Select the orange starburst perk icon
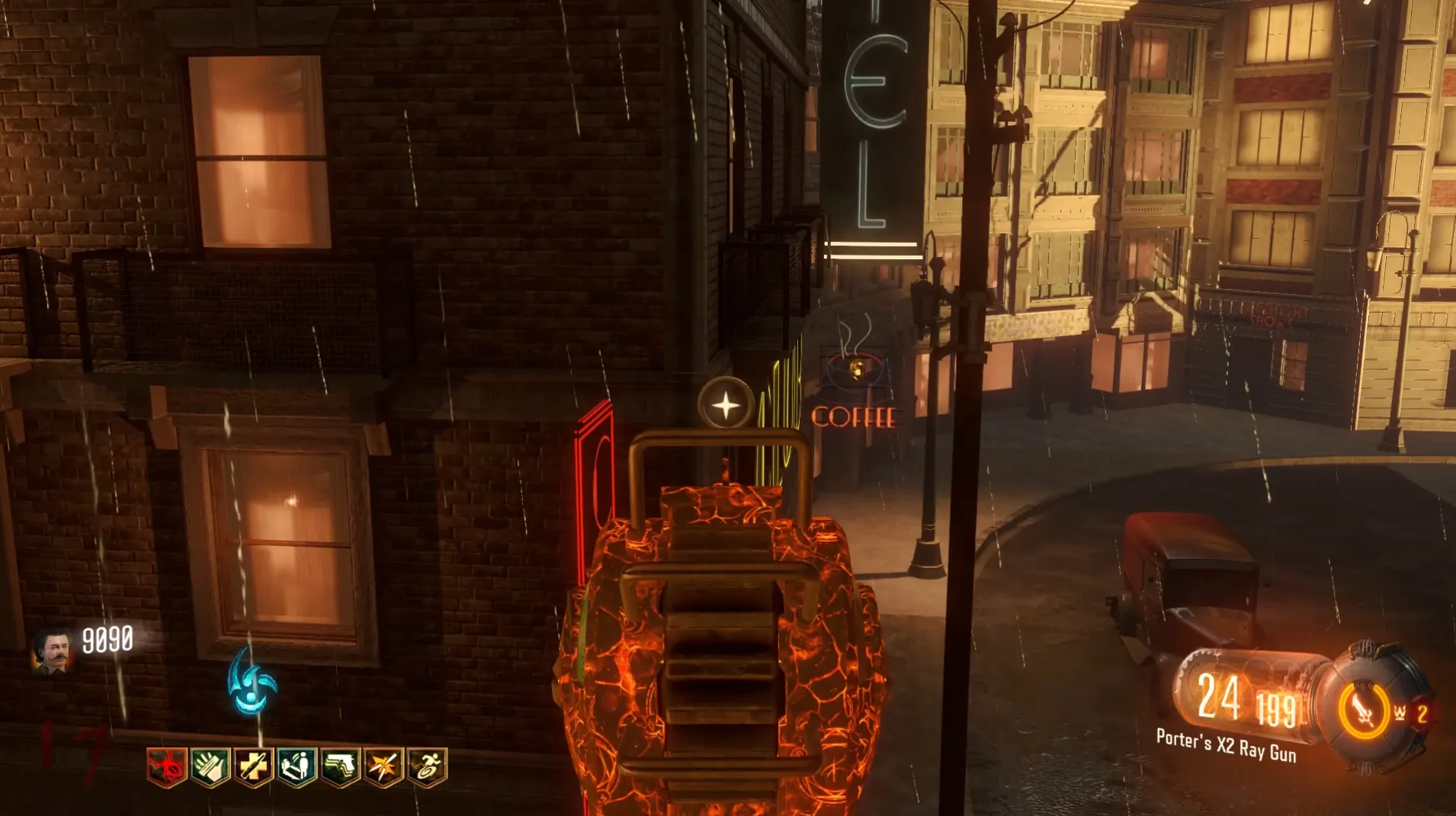 point(383,766)
